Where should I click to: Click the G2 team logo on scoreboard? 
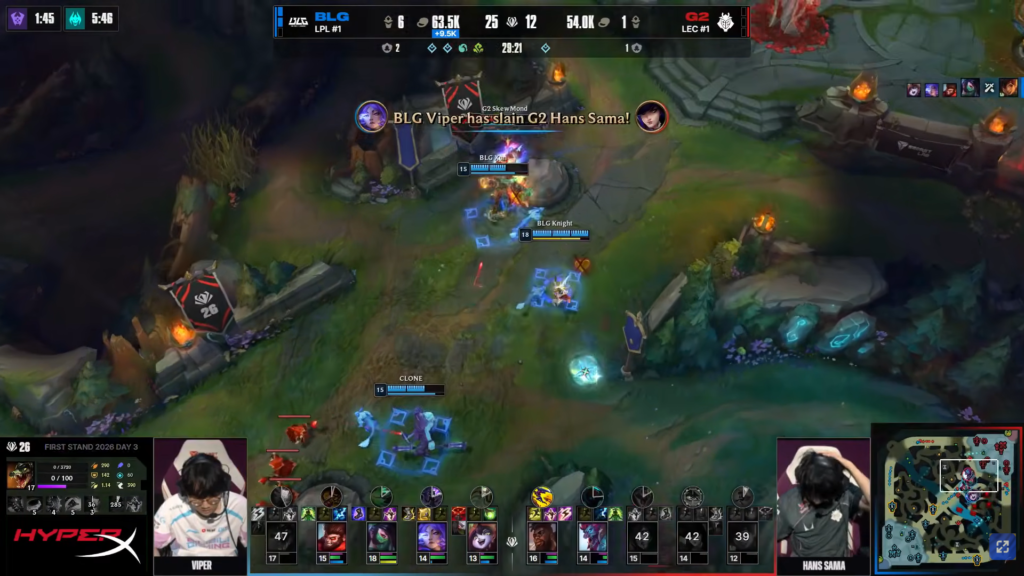click(727, 21)
